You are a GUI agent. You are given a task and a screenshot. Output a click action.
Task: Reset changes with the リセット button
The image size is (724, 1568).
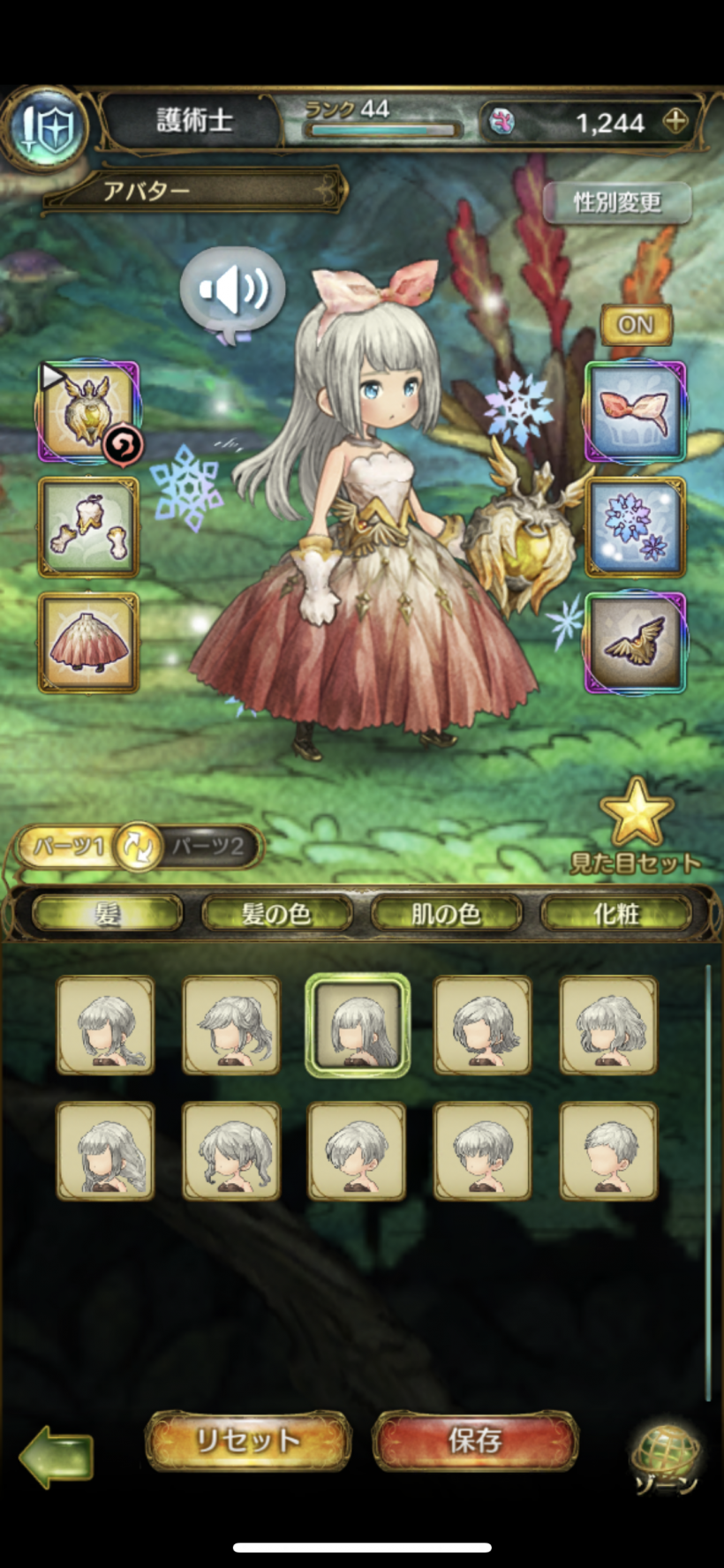[248, 1441]
